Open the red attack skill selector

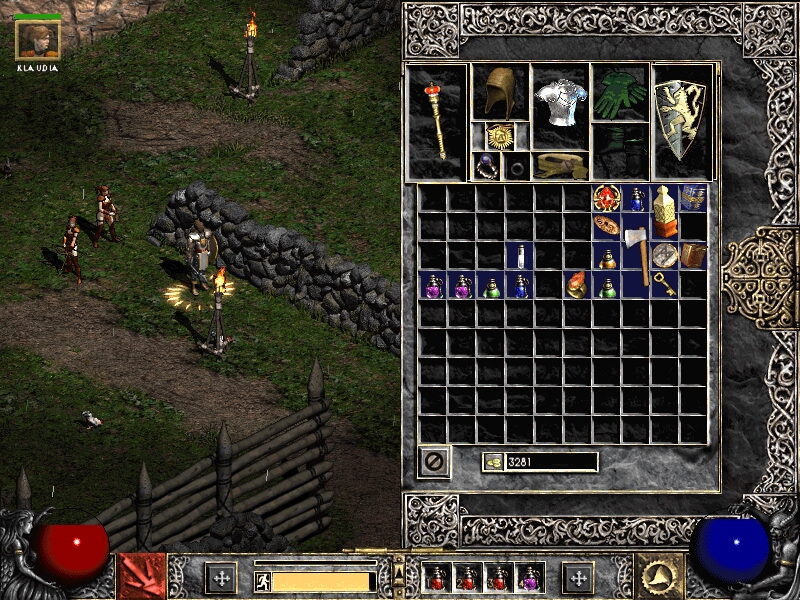click(142, 577)
